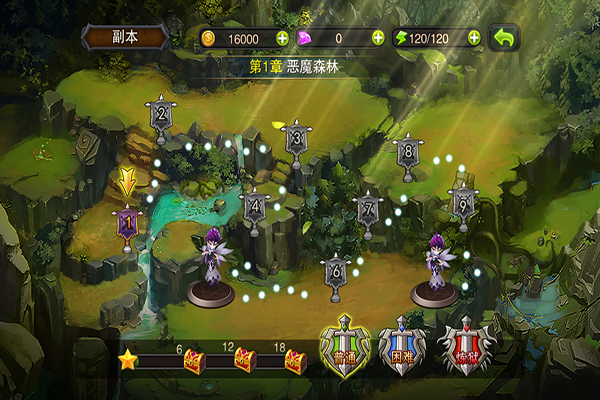This screenshot has height=400, width=600.
Task: Switch to 困难 hard difficulty shield
Action: 403,351
